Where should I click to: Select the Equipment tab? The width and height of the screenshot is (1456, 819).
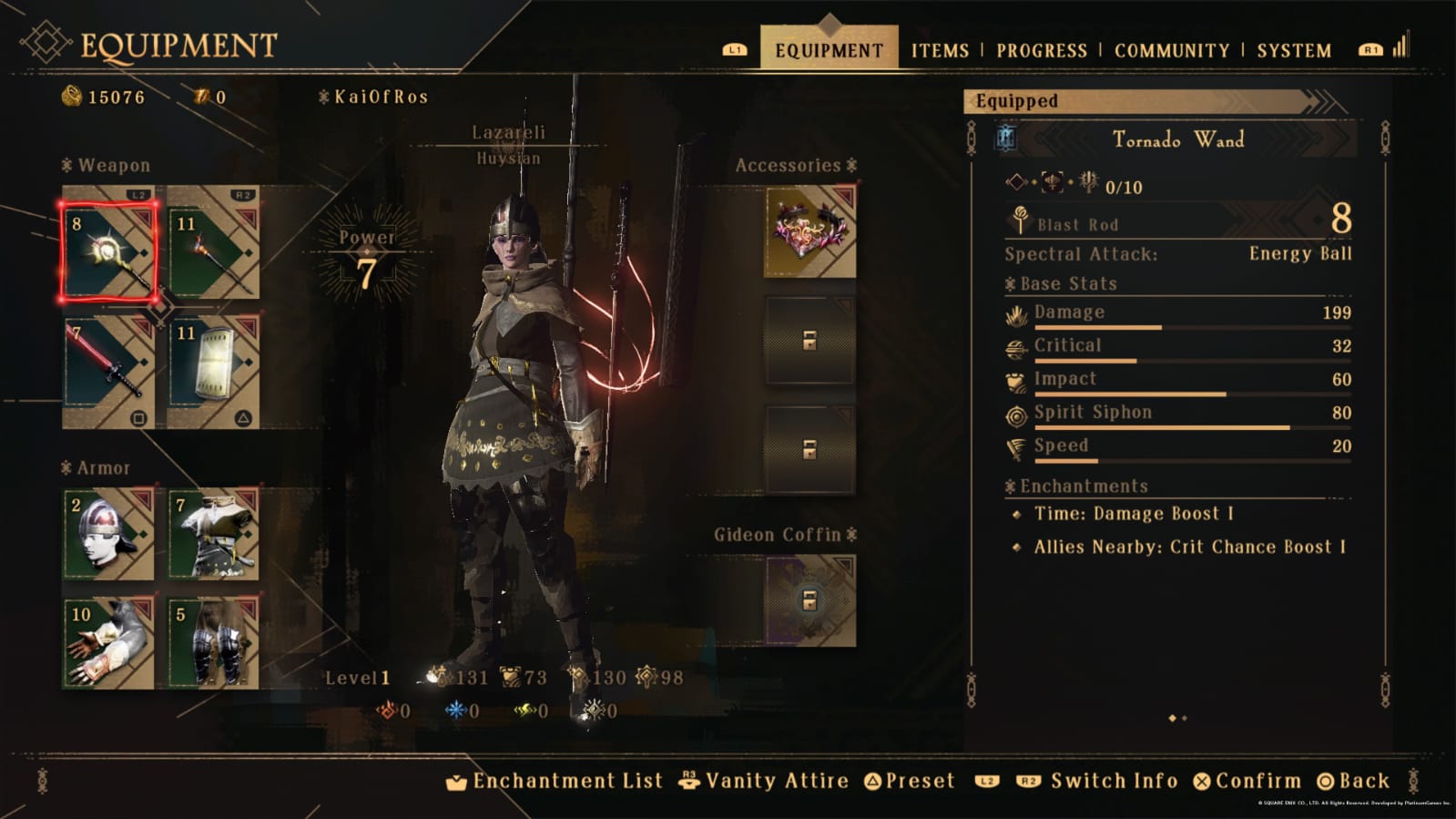[829, 50]
